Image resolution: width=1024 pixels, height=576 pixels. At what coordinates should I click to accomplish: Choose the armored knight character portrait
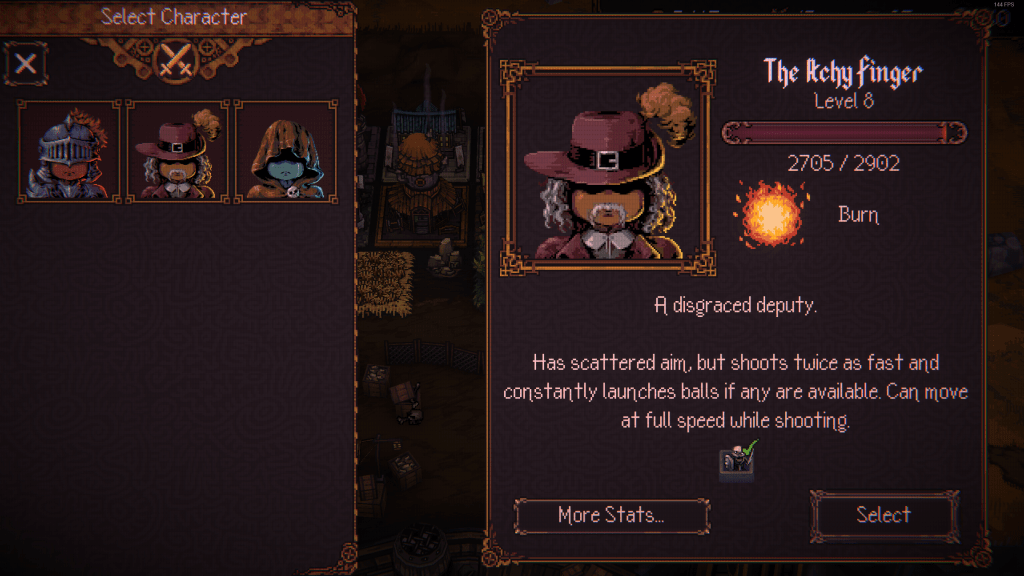click(69, 151)
